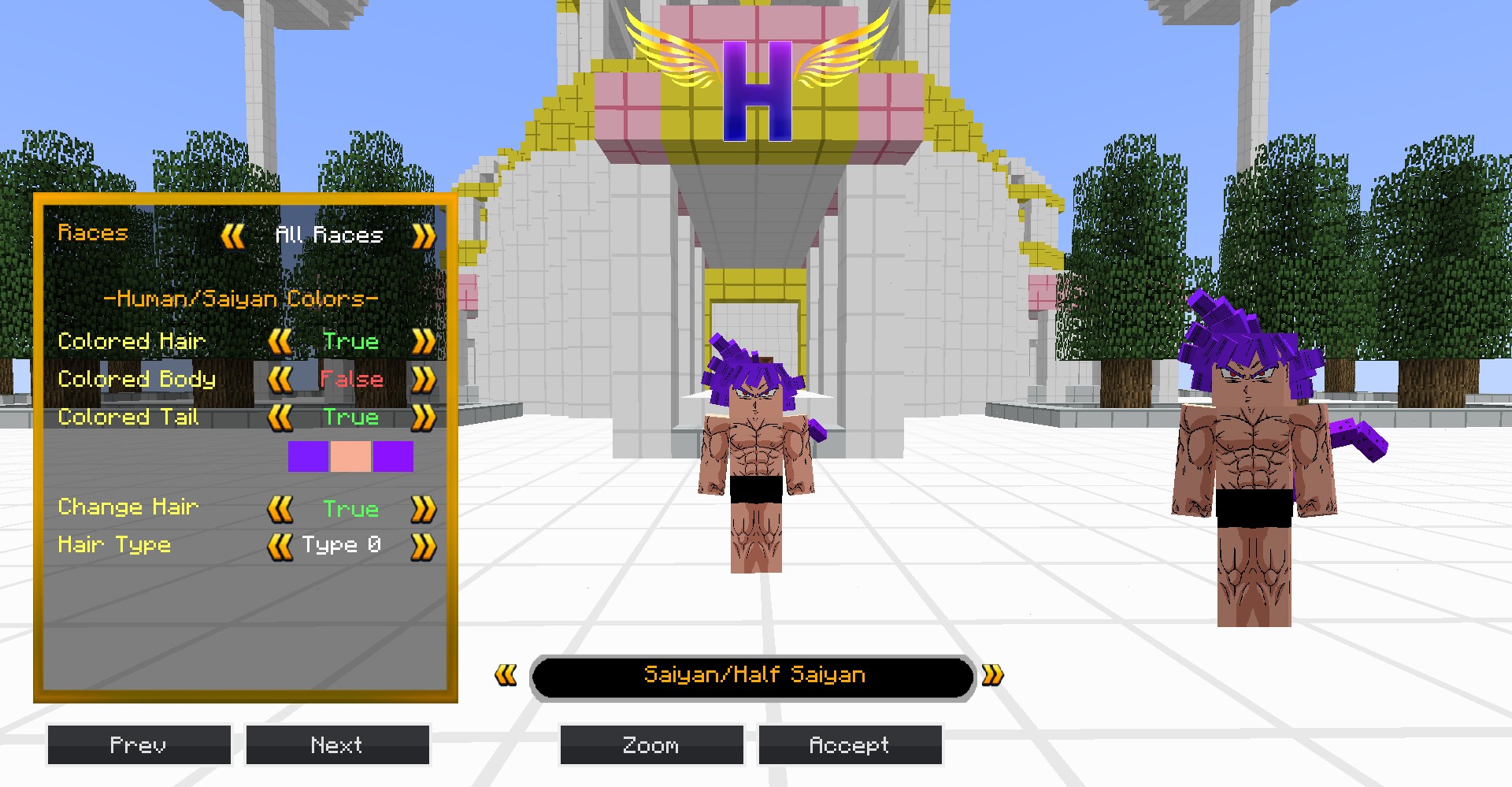Switch Colored Hair with its left arrow
1512x787 pixels.
tap(280, 341)
